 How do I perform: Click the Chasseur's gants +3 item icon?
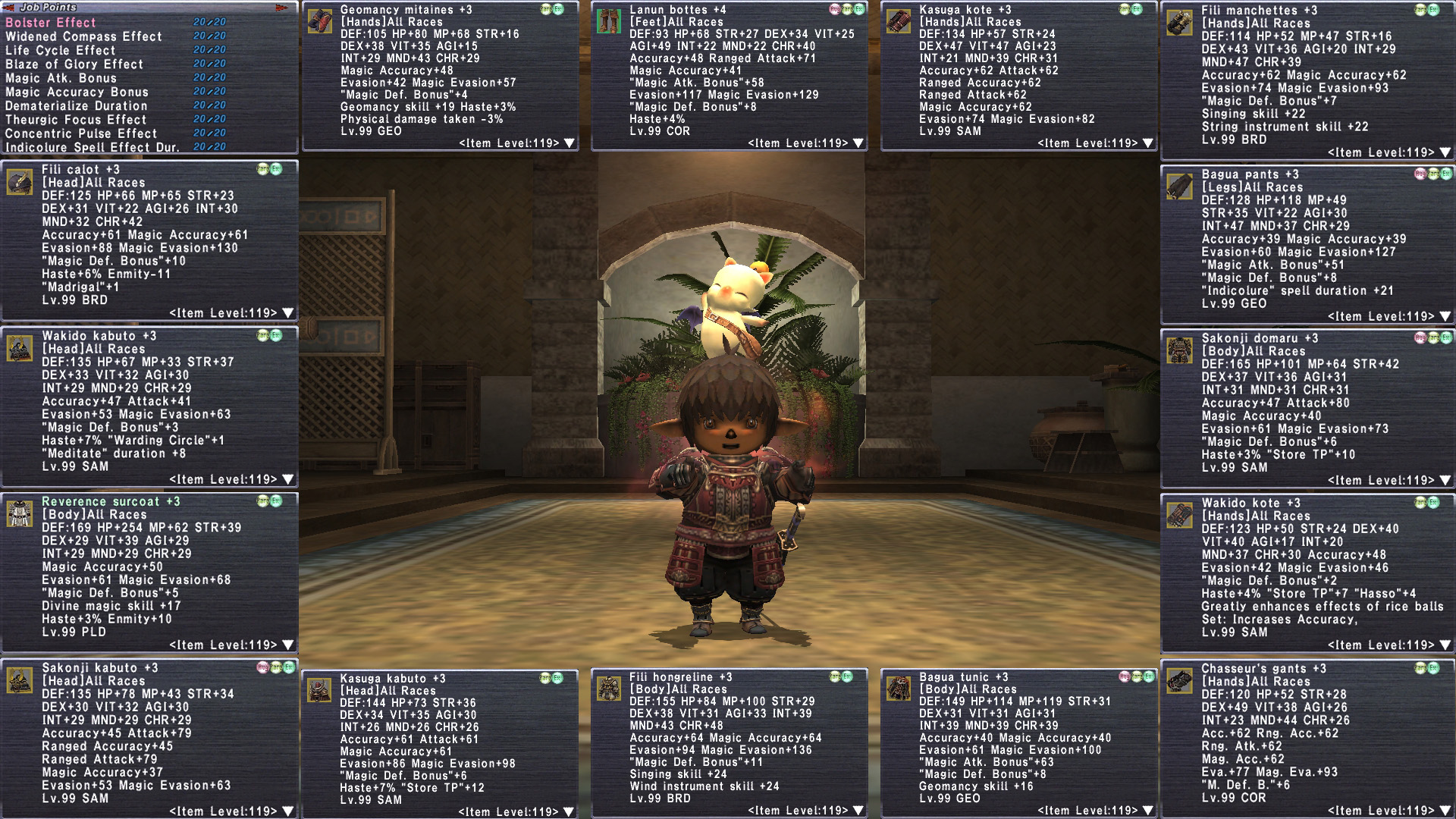click(1179, 681)
